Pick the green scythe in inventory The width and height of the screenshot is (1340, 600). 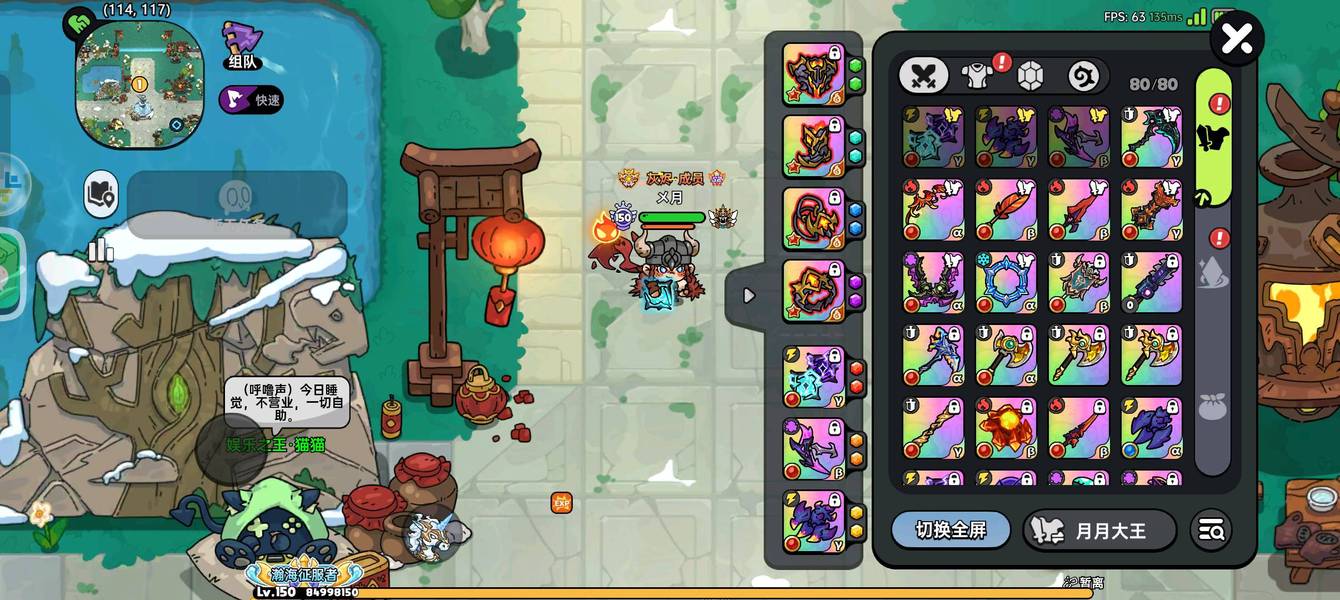tap(1151, 137)
